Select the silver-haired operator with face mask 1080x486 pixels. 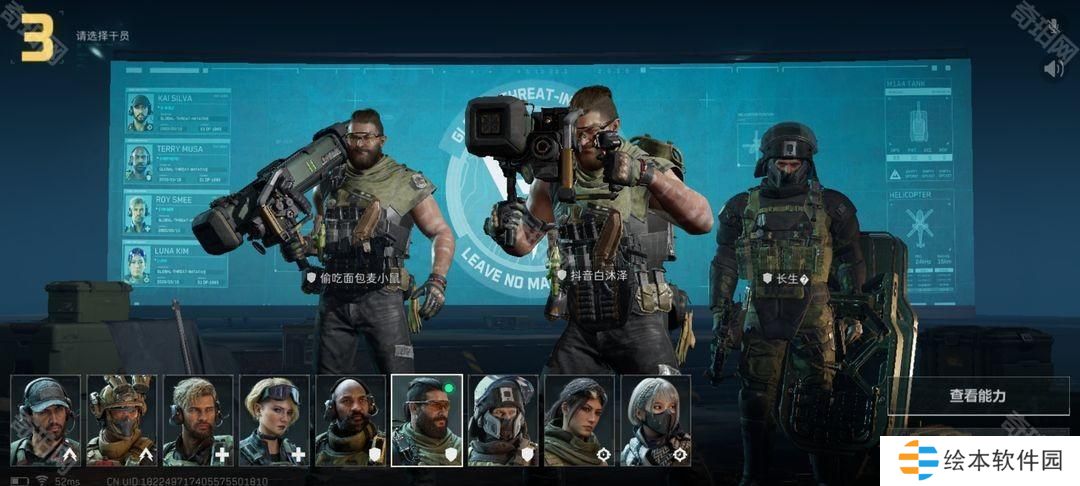coord(655,420)
